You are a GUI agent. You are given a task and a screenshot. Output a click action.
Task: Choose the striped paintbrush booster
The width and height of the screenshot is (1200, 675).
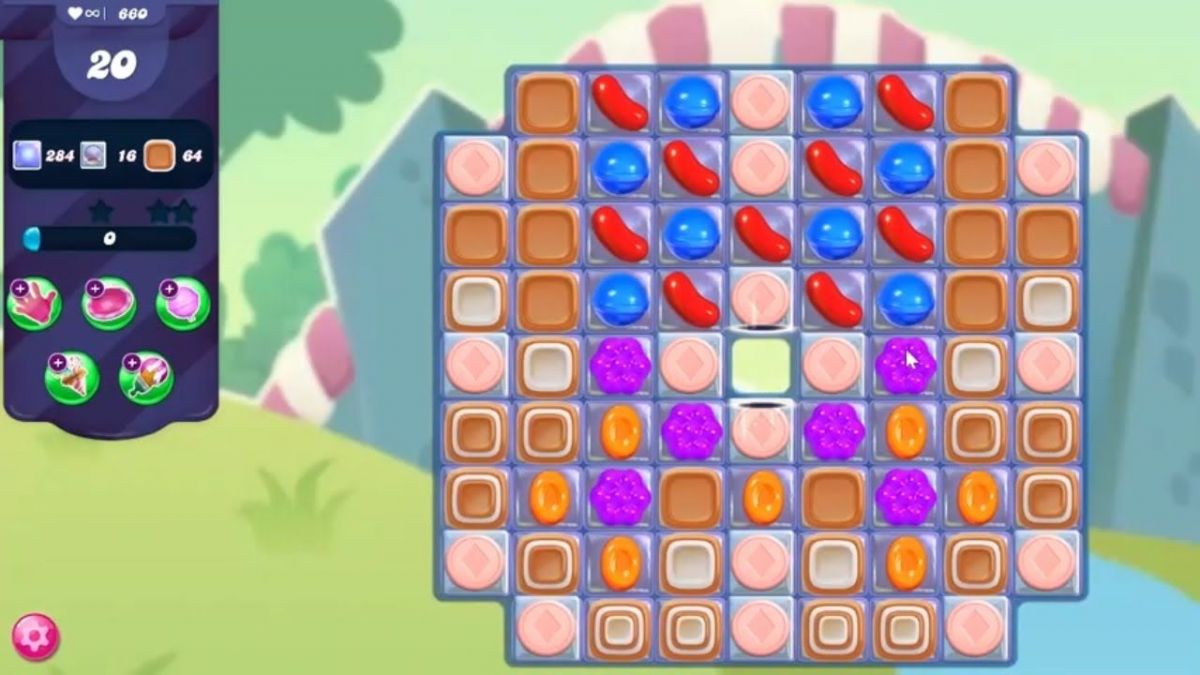[146, 378]
